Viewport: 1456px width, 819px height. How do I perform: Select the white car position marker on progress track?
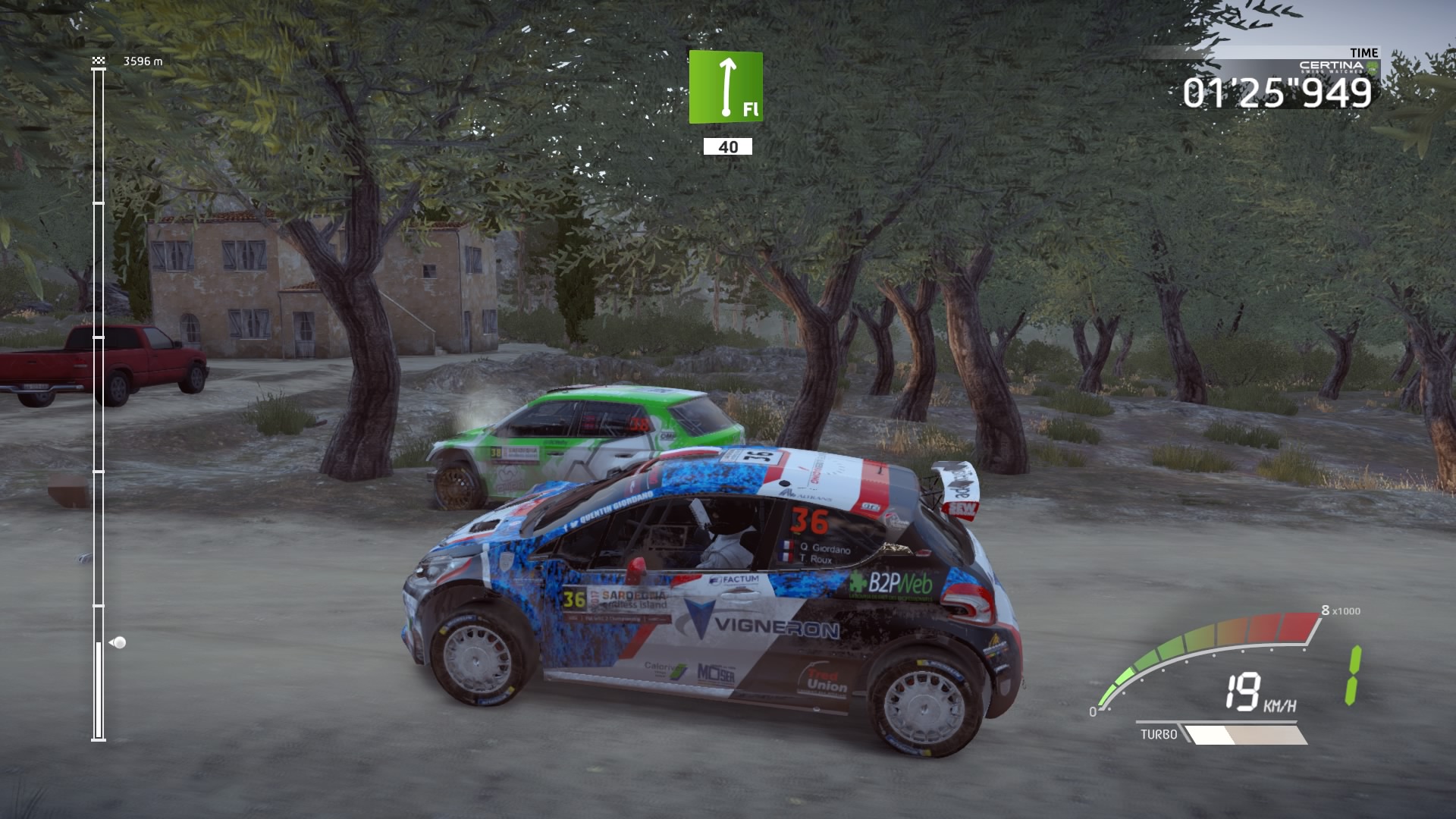(118, 643)
